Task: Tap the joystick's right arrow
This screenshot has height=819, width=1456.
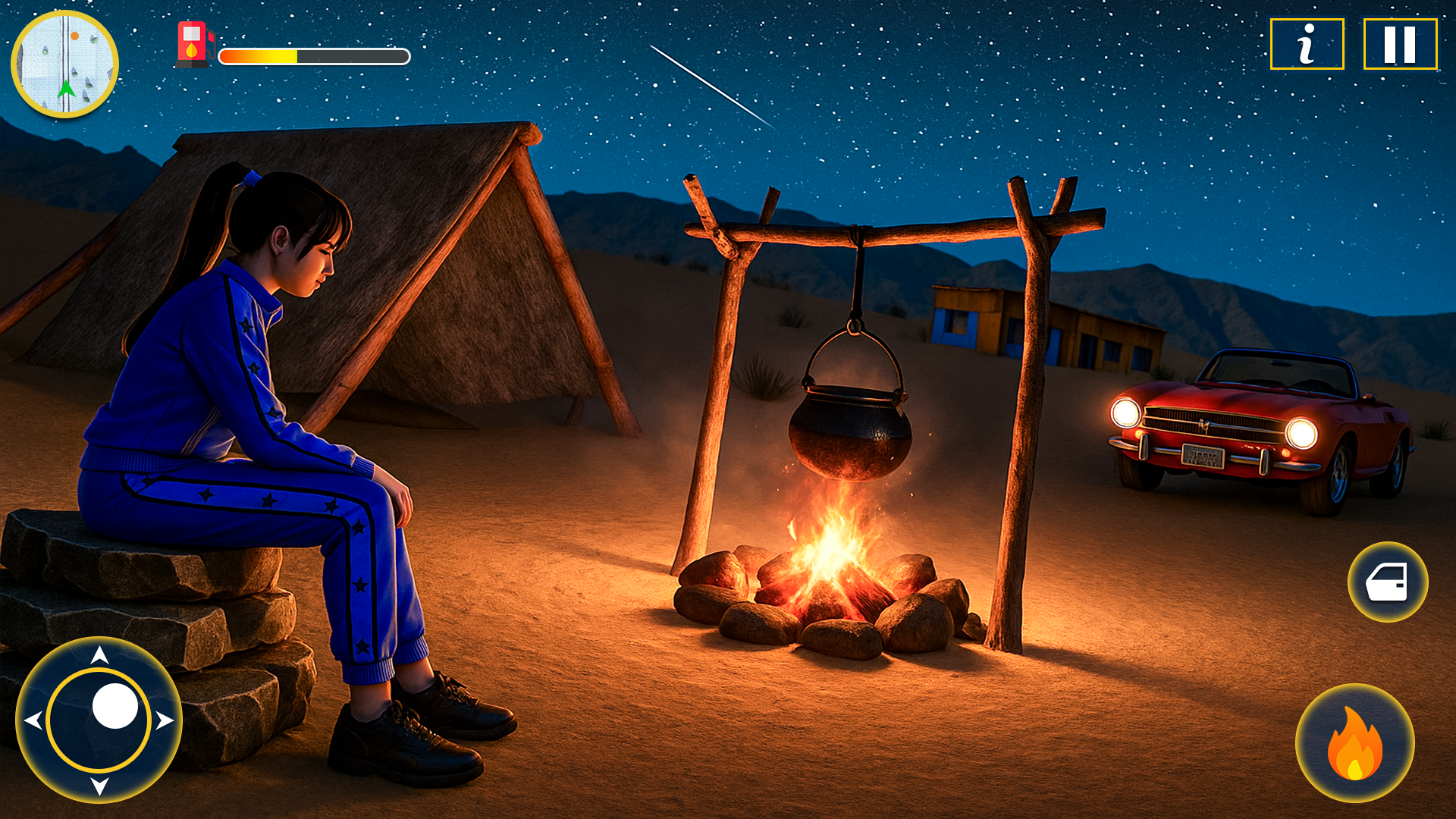Action: 165,720
